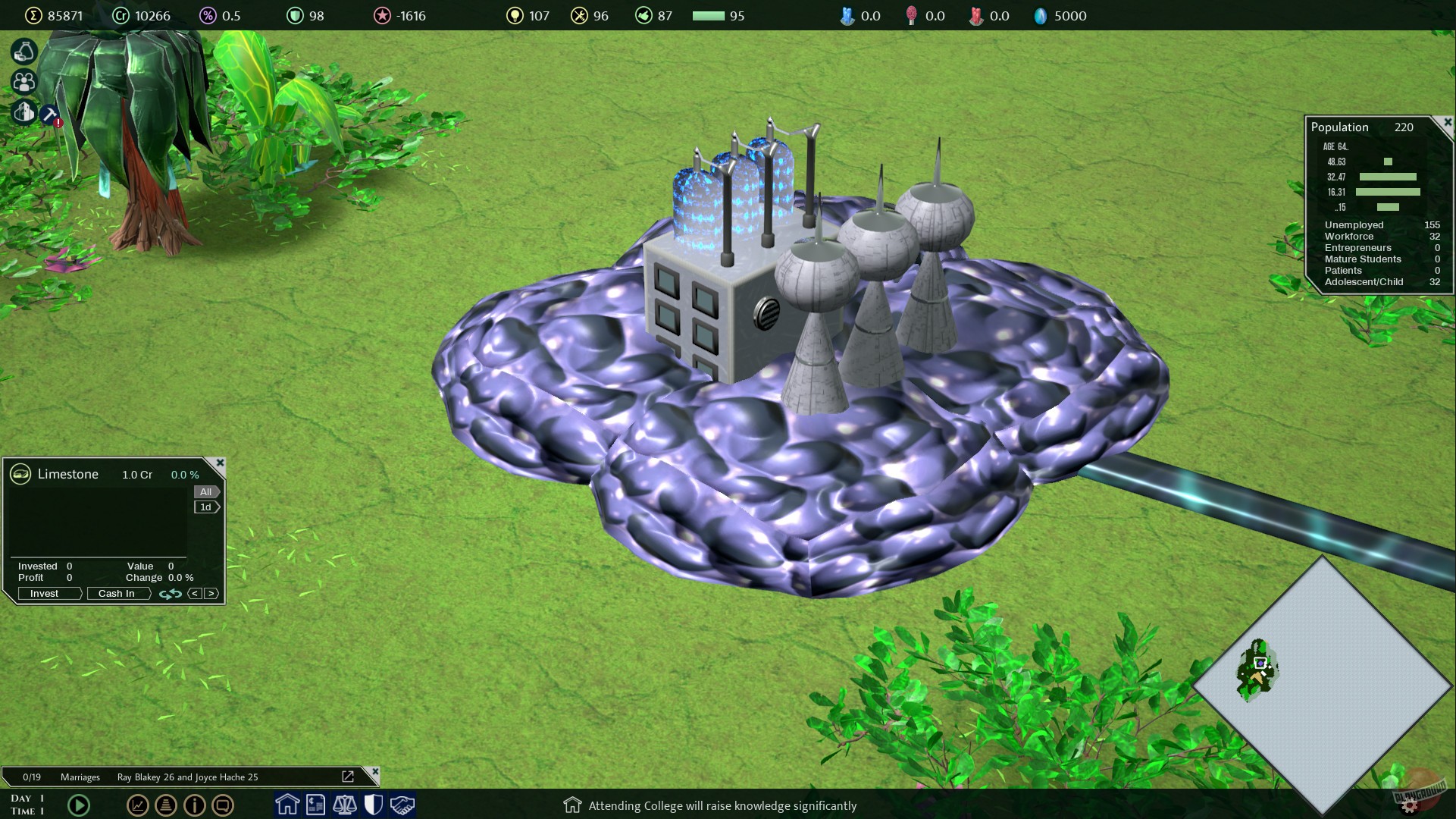Open the population citizens panel
This screenshot has width=1456, height=819.
pos(23,82)
